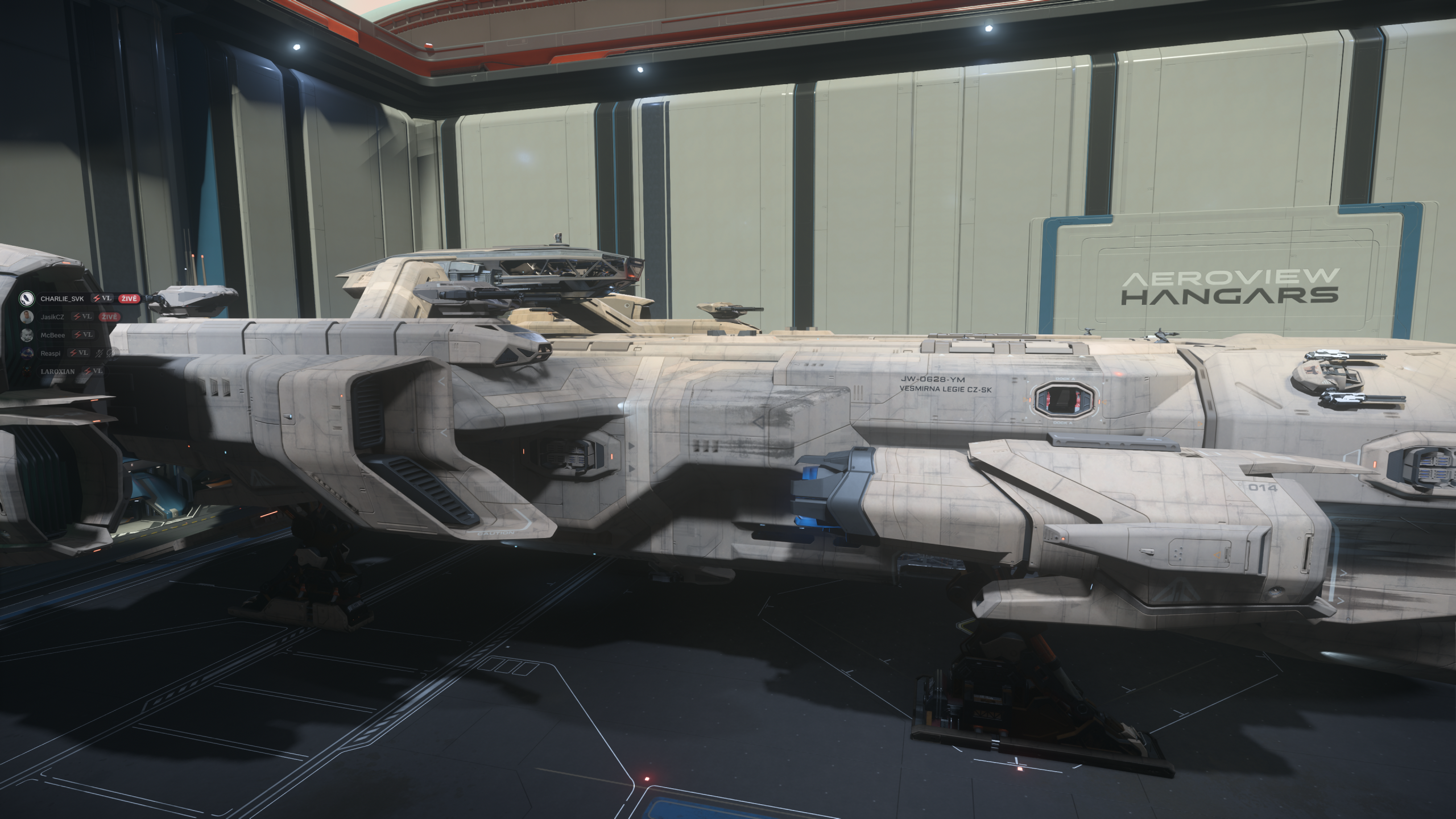Click JasikCZ's avatar in the voice list
The width and height of the screenshot is (1456, 819).
(26, 317)
